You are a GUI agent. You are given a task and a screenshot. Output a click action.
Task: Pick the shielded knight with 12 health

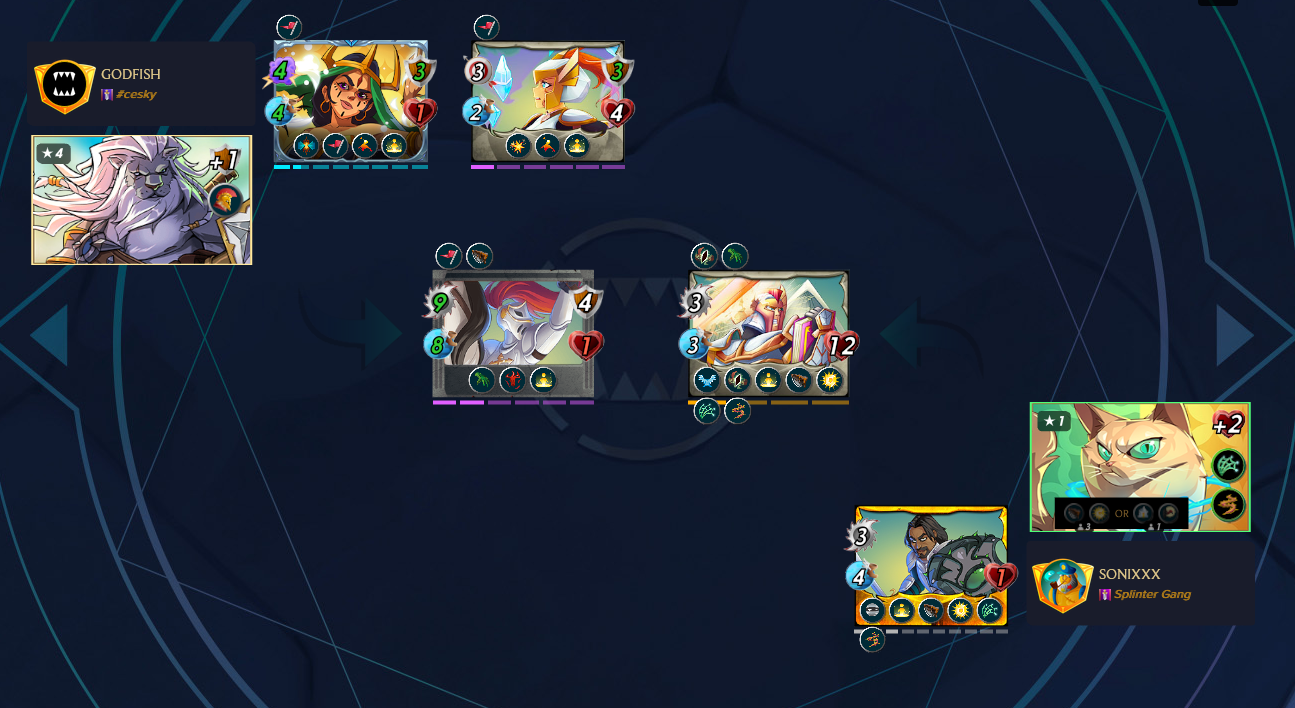click(768, 334)
